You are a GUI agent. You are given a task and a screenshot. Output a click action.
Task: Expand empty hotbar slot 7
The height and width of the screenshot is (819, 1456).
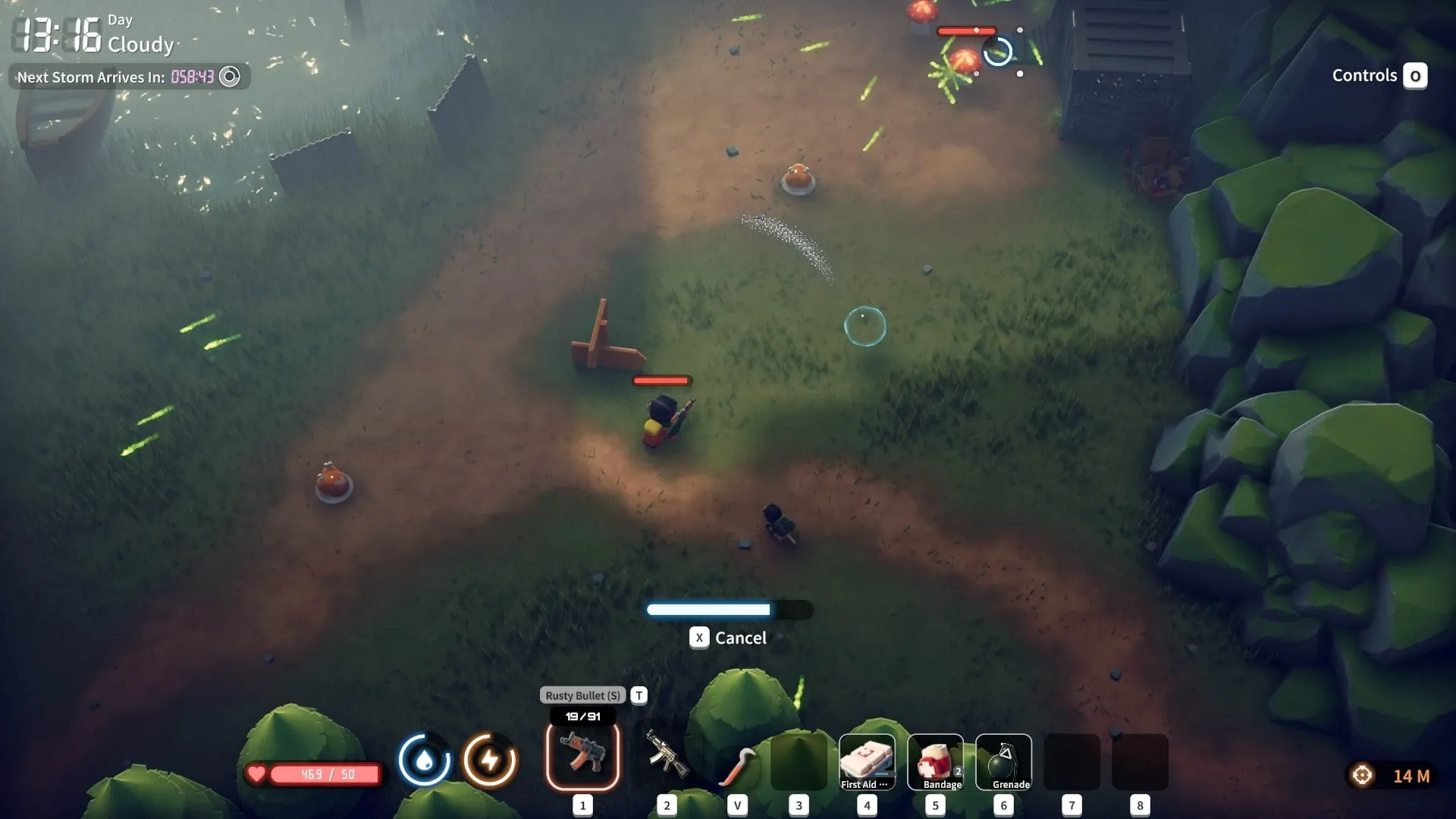tap(1072, 761)
